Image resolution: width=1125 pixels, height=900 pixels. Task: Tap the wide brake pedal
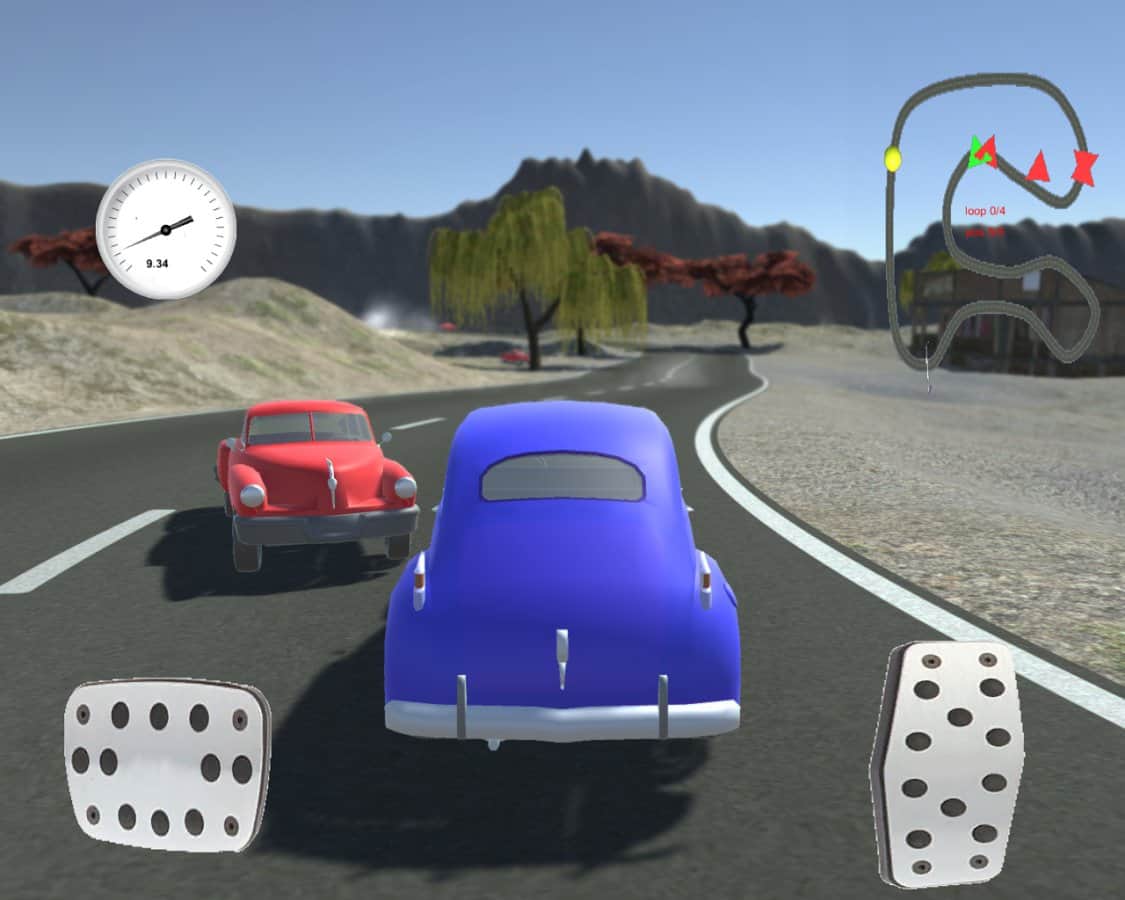167,766
